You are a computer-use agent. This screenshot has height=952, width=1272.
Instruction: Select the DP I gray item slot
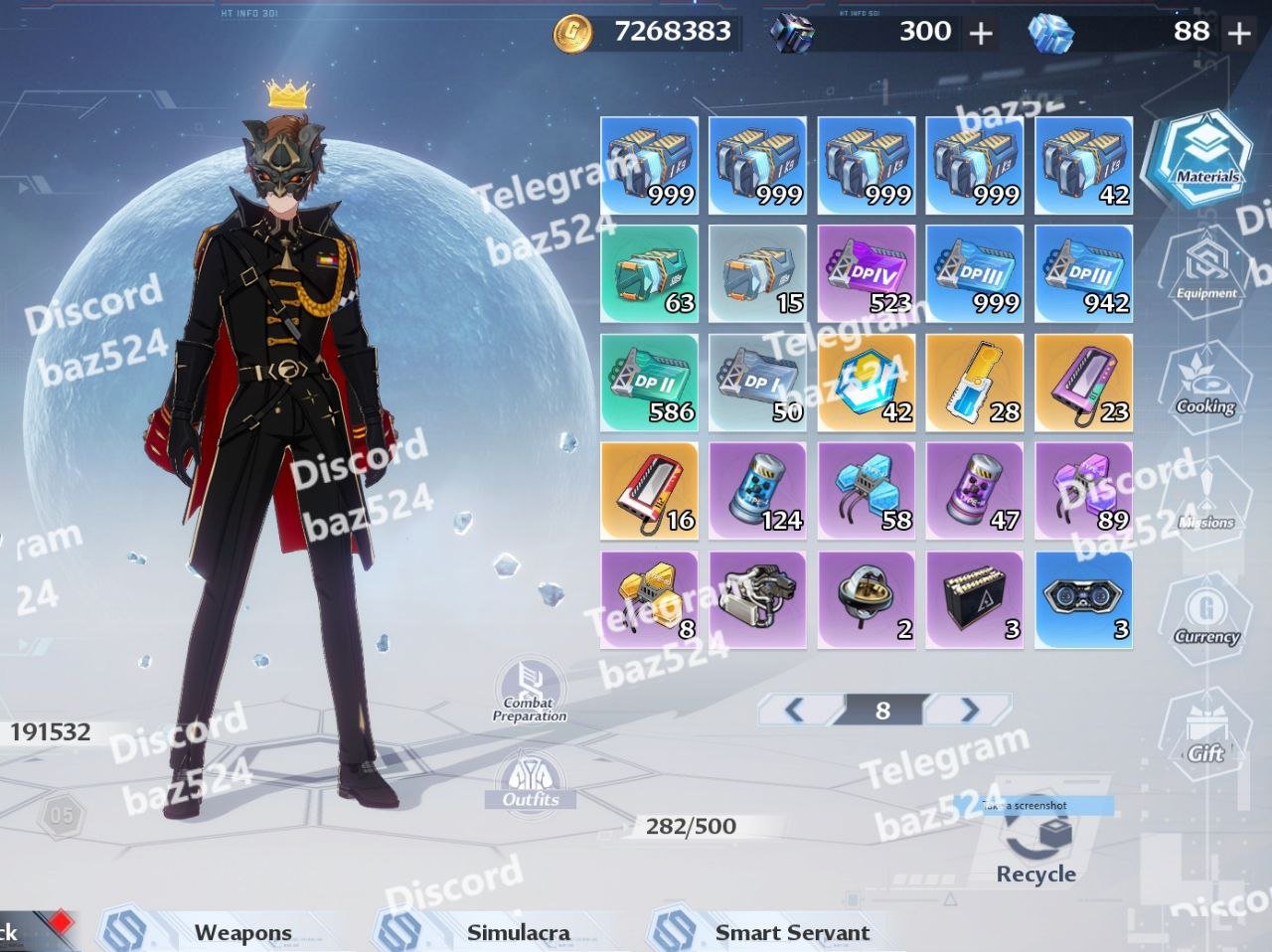pos(757,383)
